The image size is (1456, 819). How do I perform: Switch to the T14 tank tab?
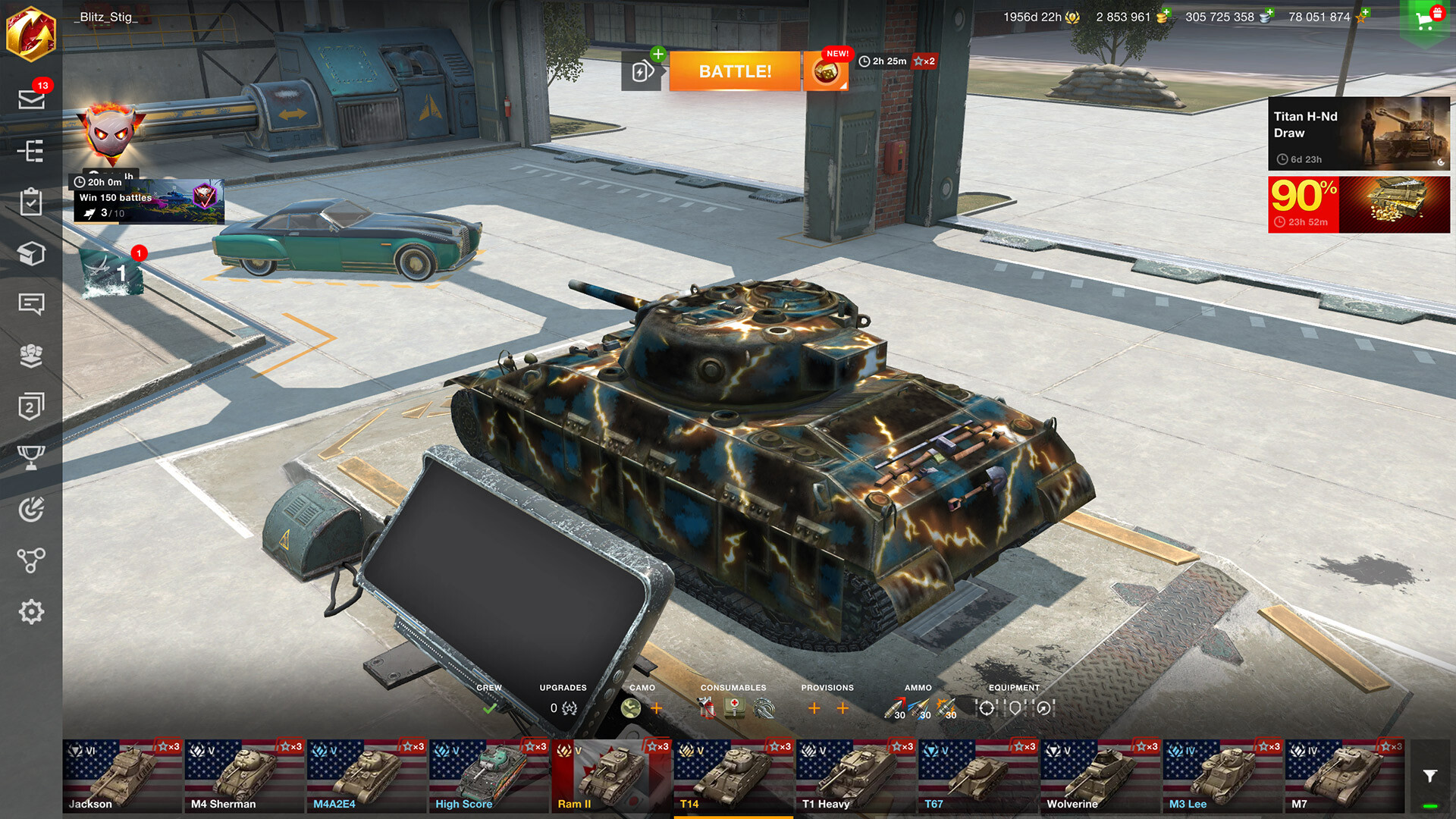732,773
